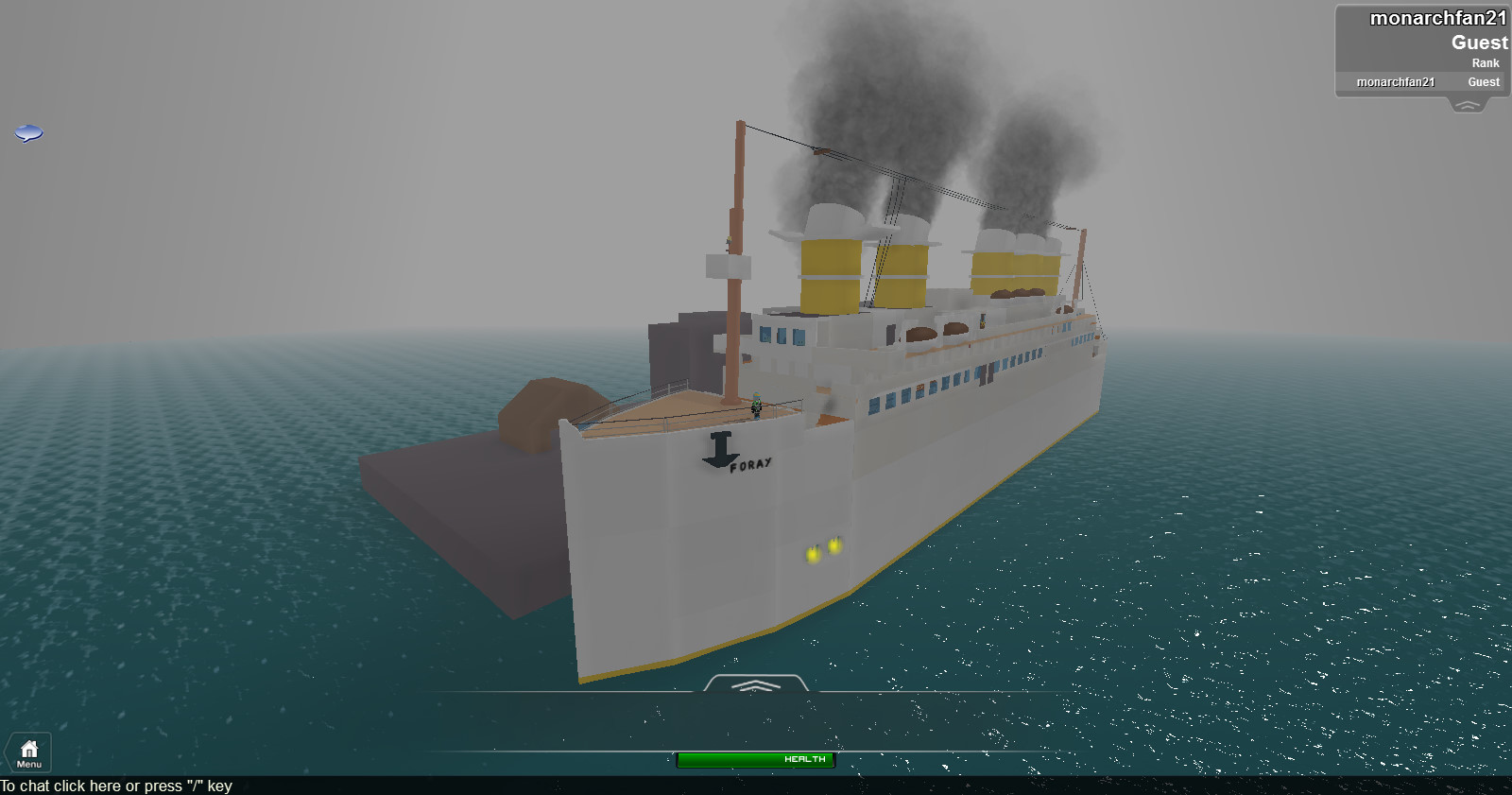The width and height of the screenshot is (1512, 795).
Task: Open chat by clicking the chat bar
Action: point(113,785)
